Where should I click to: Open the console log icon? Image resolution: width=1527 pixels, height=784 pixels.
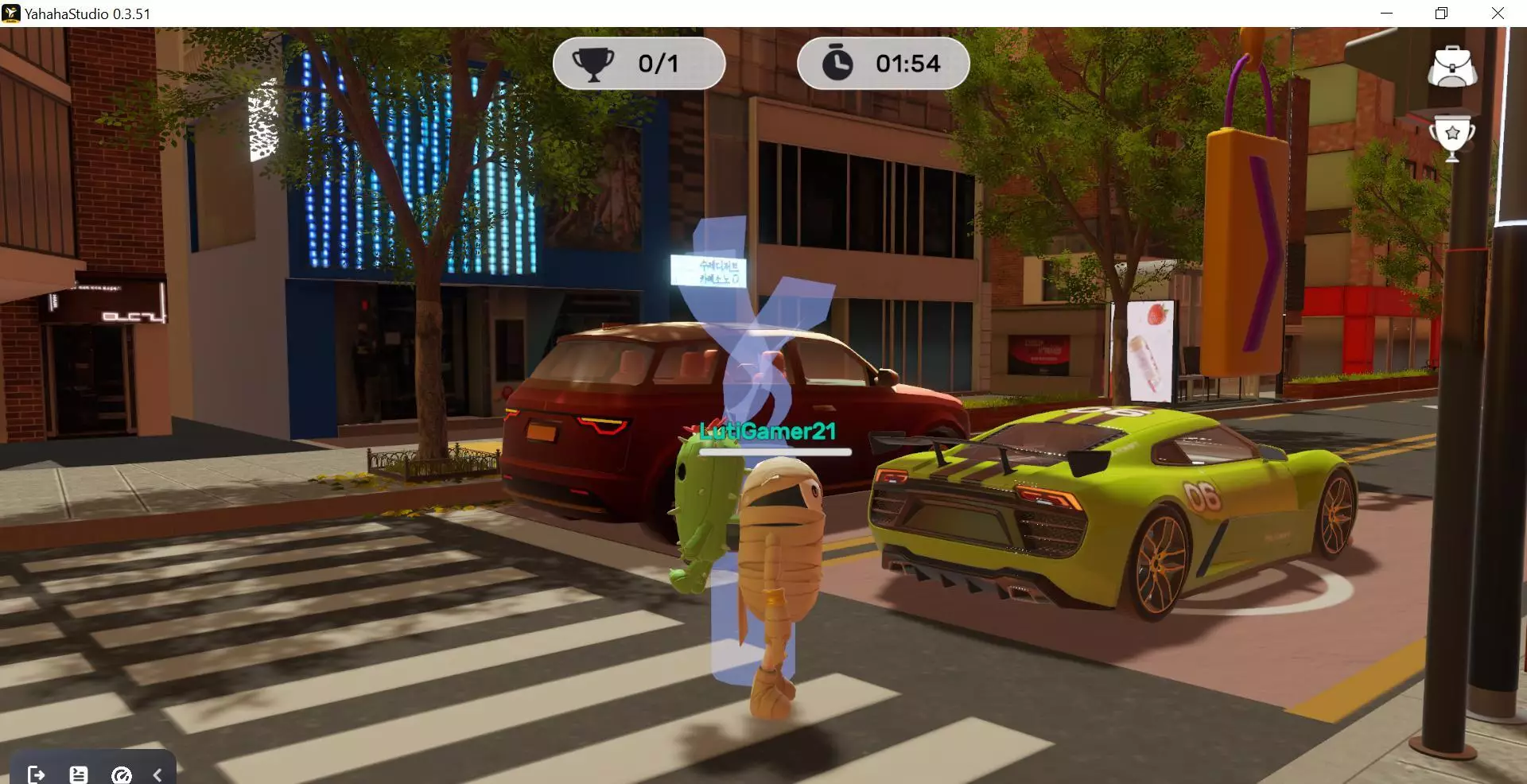pyautogui.click(x=79, y=774)
